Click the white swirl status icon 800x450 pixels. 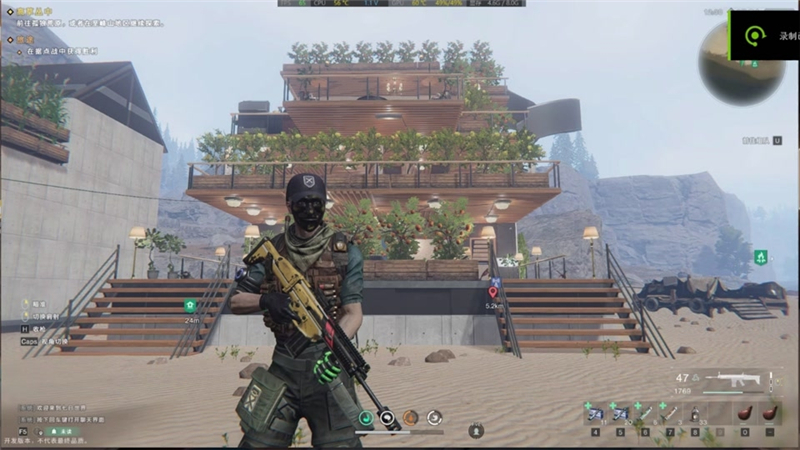point(434,417)
